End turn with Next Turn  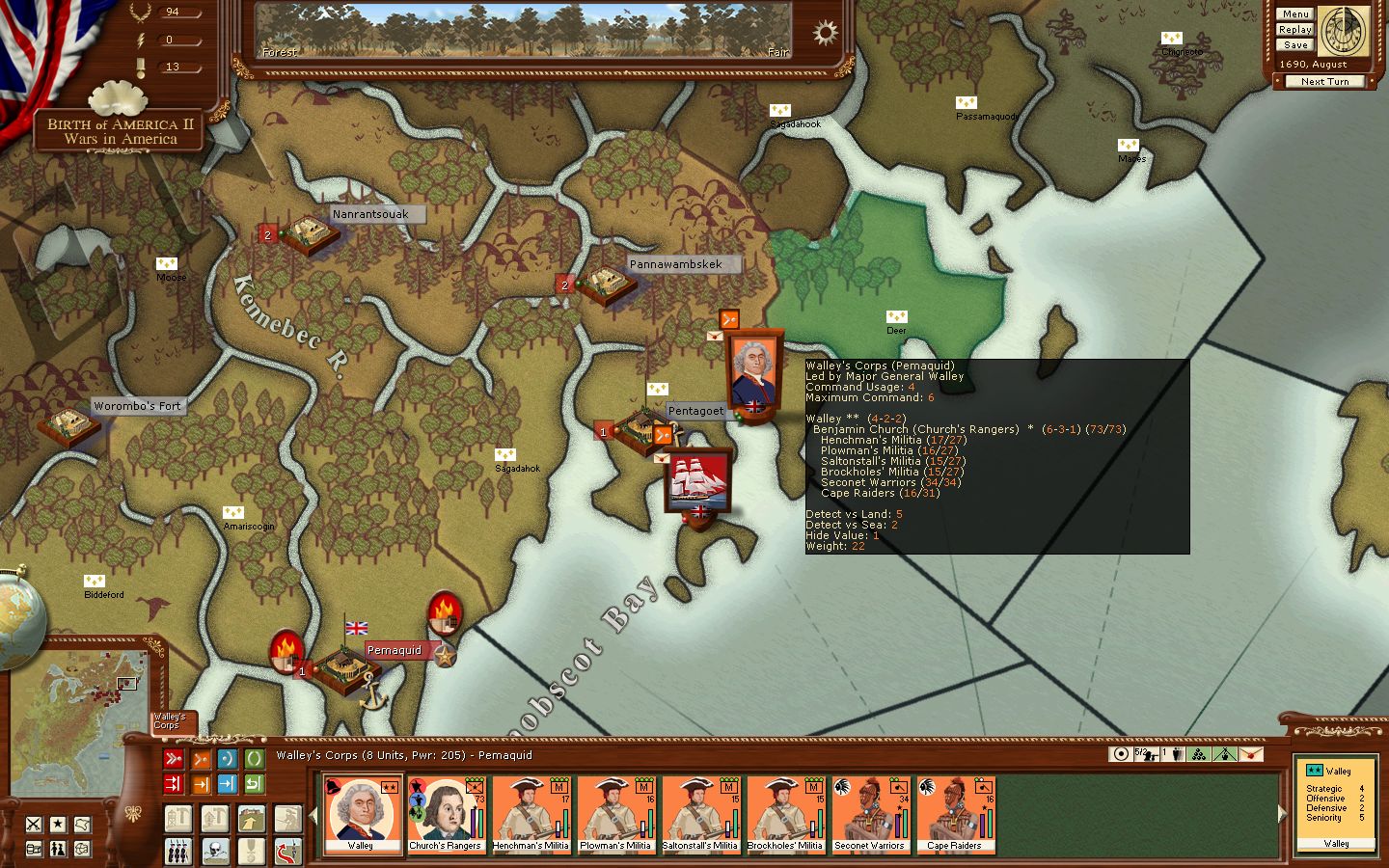1324,82
